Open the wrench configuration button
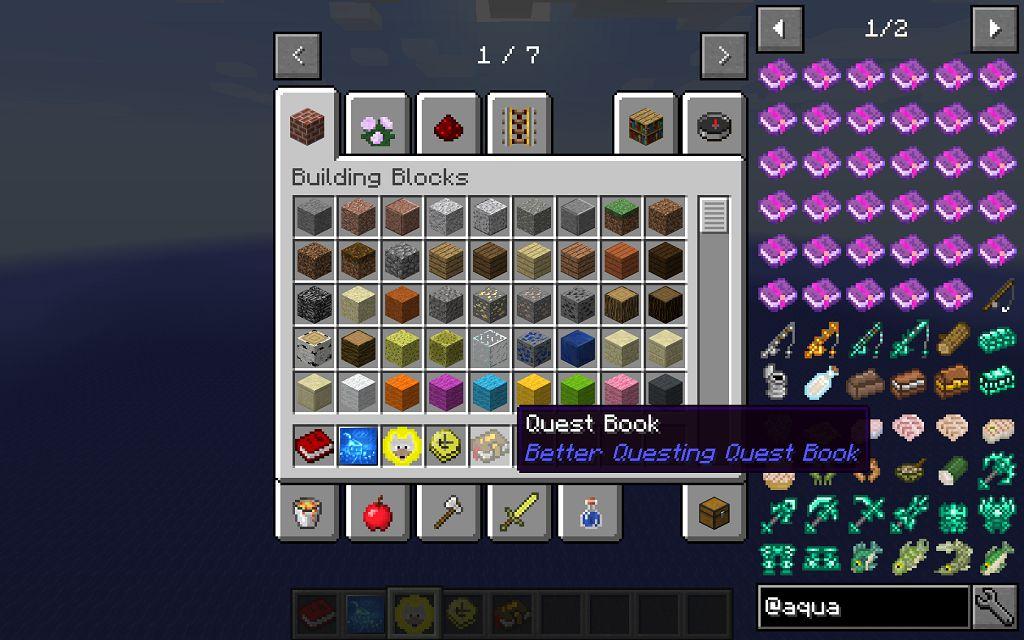 click(x=995, y=607)
